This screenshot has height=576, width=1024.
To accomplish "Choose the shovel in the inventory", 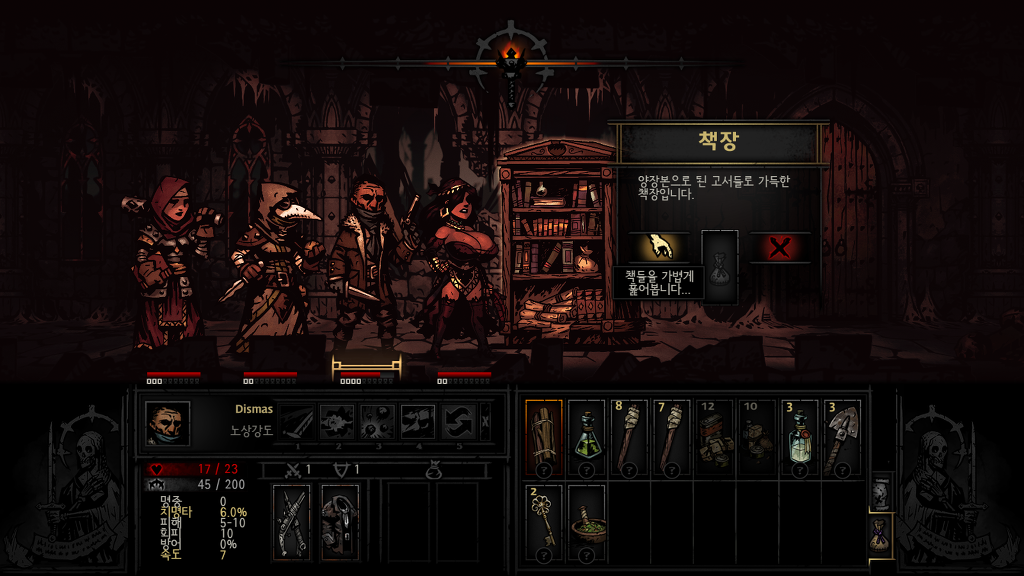I will [843, 438].
